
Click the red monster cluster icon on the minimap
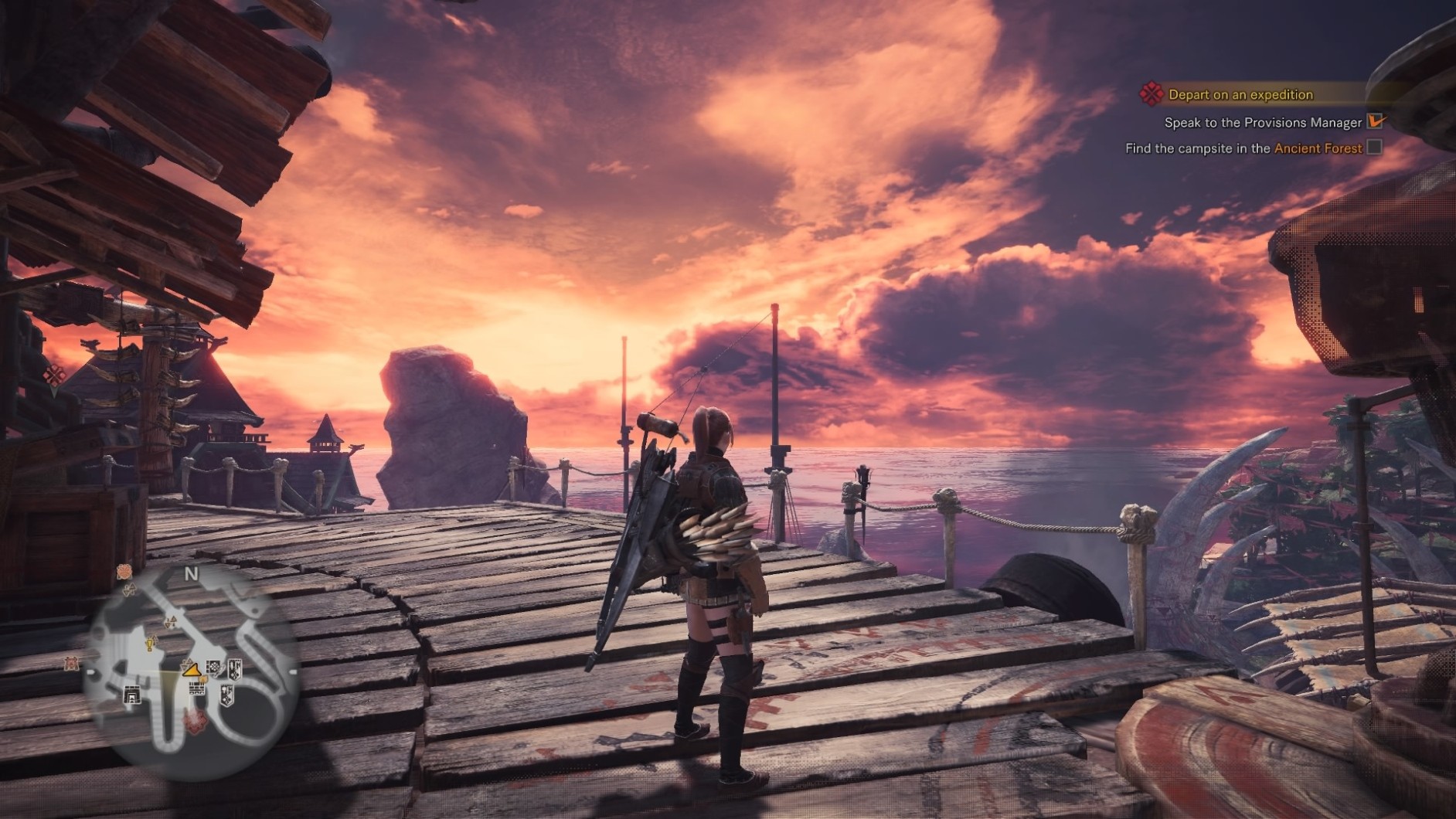pos(194,722)
